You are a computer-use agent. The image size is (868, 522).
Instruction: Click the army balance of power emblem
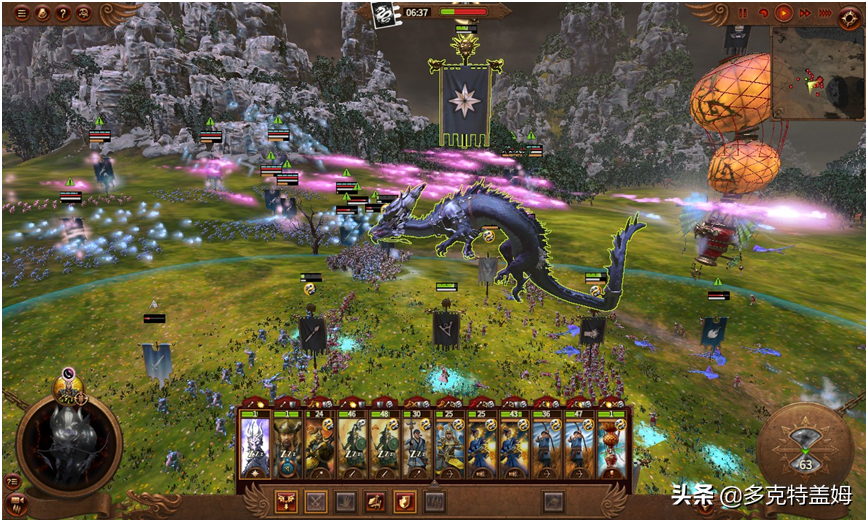[382, 13]
